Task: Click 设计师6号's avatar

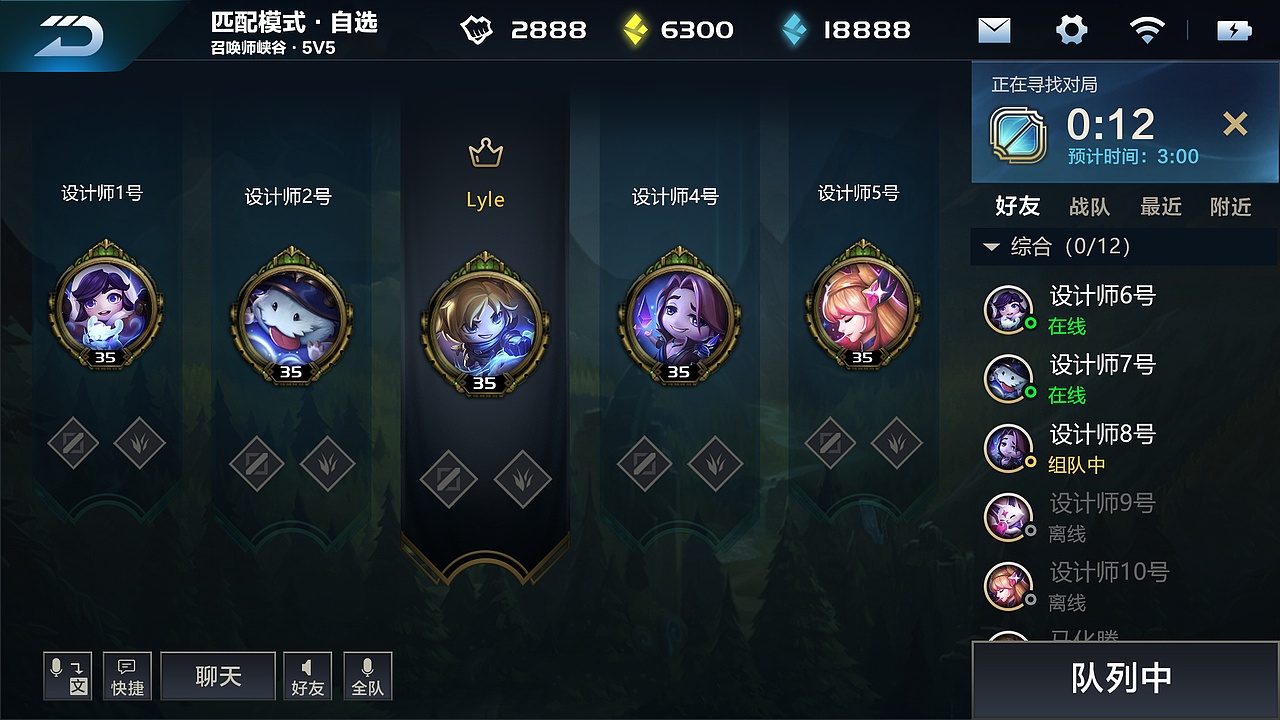Action: click(1008, 307)
